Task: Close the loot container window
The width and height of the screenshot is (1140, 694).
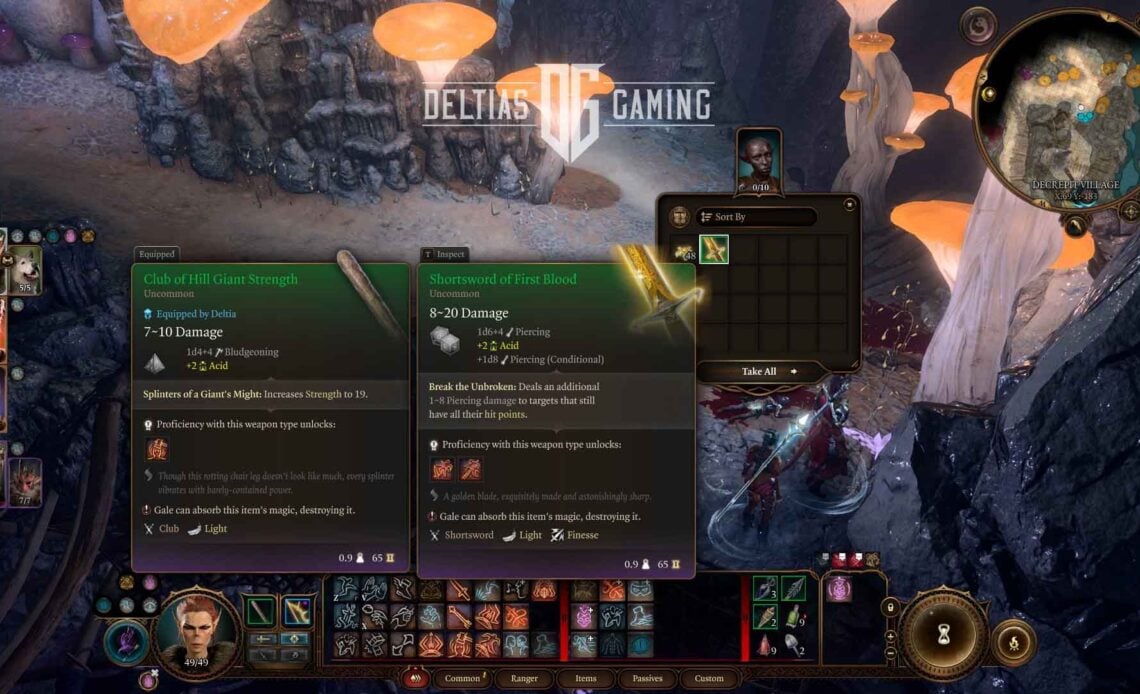Action: pyautogui.click(x=850, y=205)
